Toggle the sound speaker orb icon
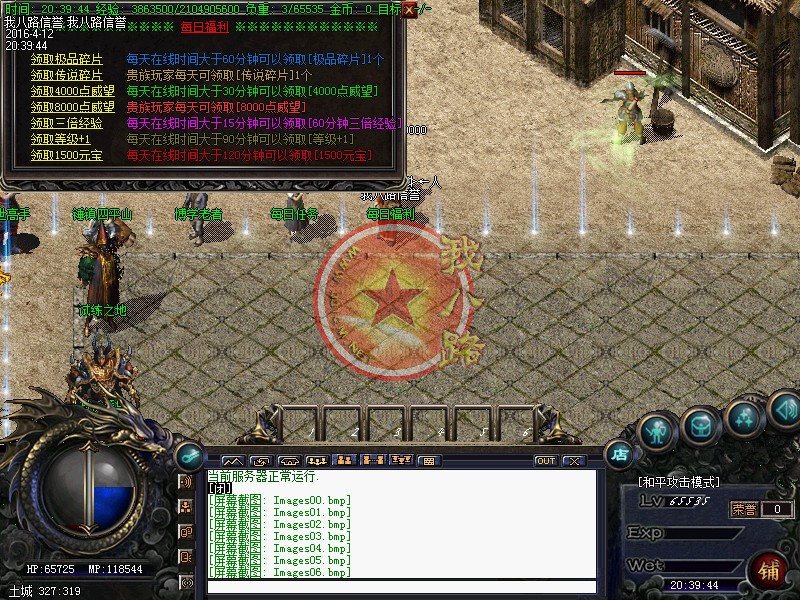The image size is (800, 600). point(784,408)
